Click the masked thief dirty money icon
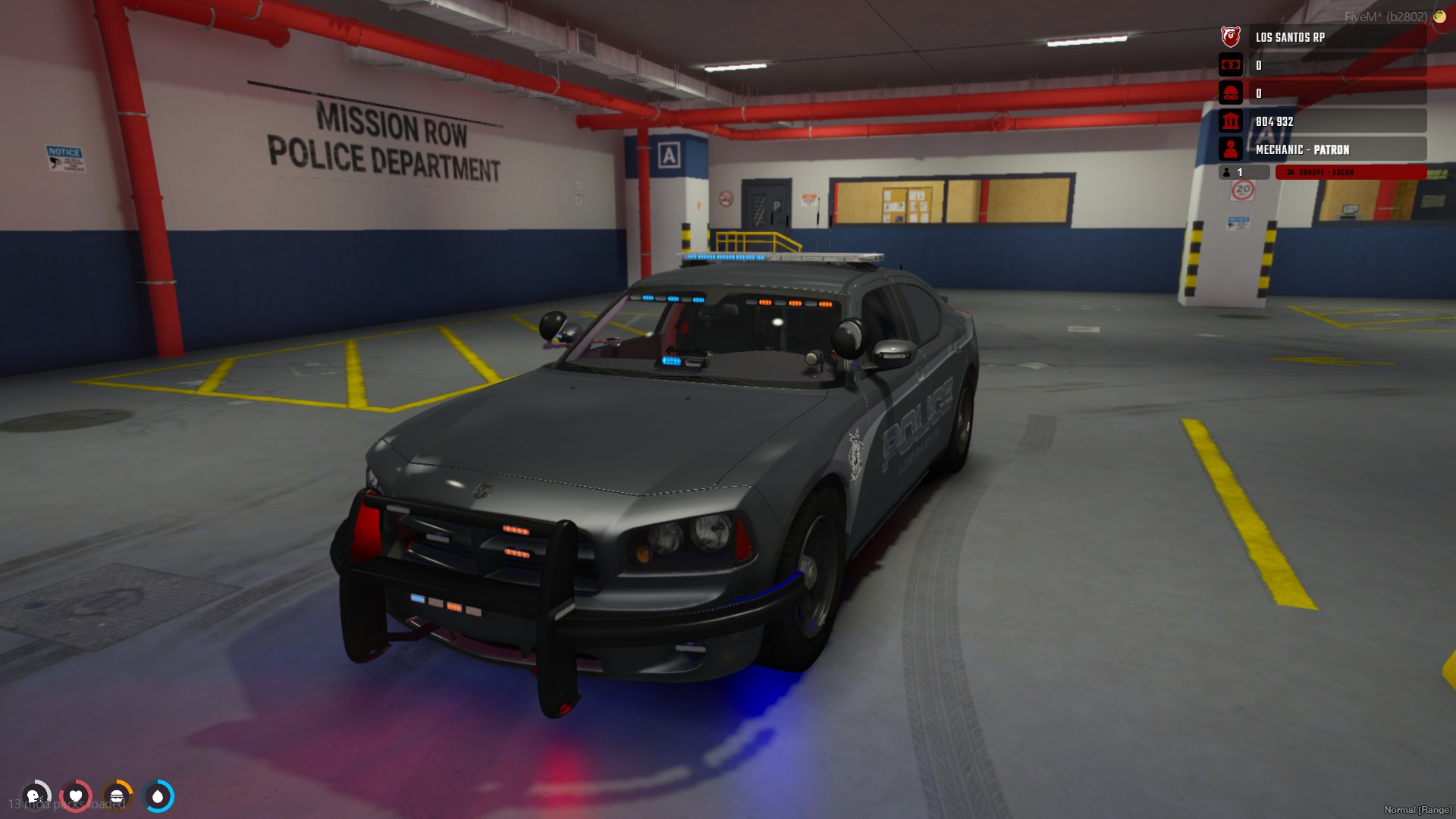1456x819 pixels. [1230, 93]
